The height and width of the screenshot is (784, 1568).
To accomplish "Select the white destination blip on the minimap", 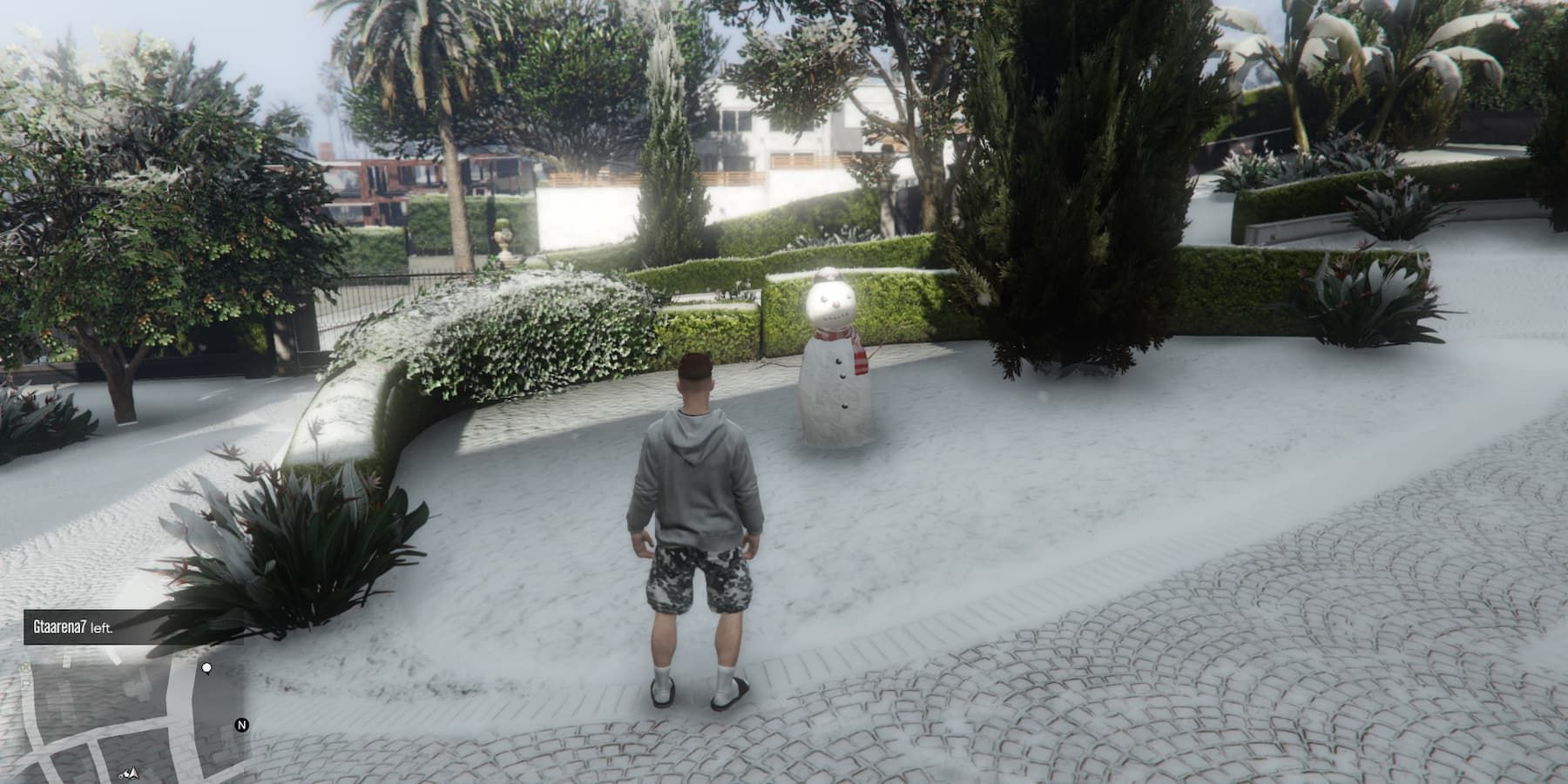I will 207,668.
